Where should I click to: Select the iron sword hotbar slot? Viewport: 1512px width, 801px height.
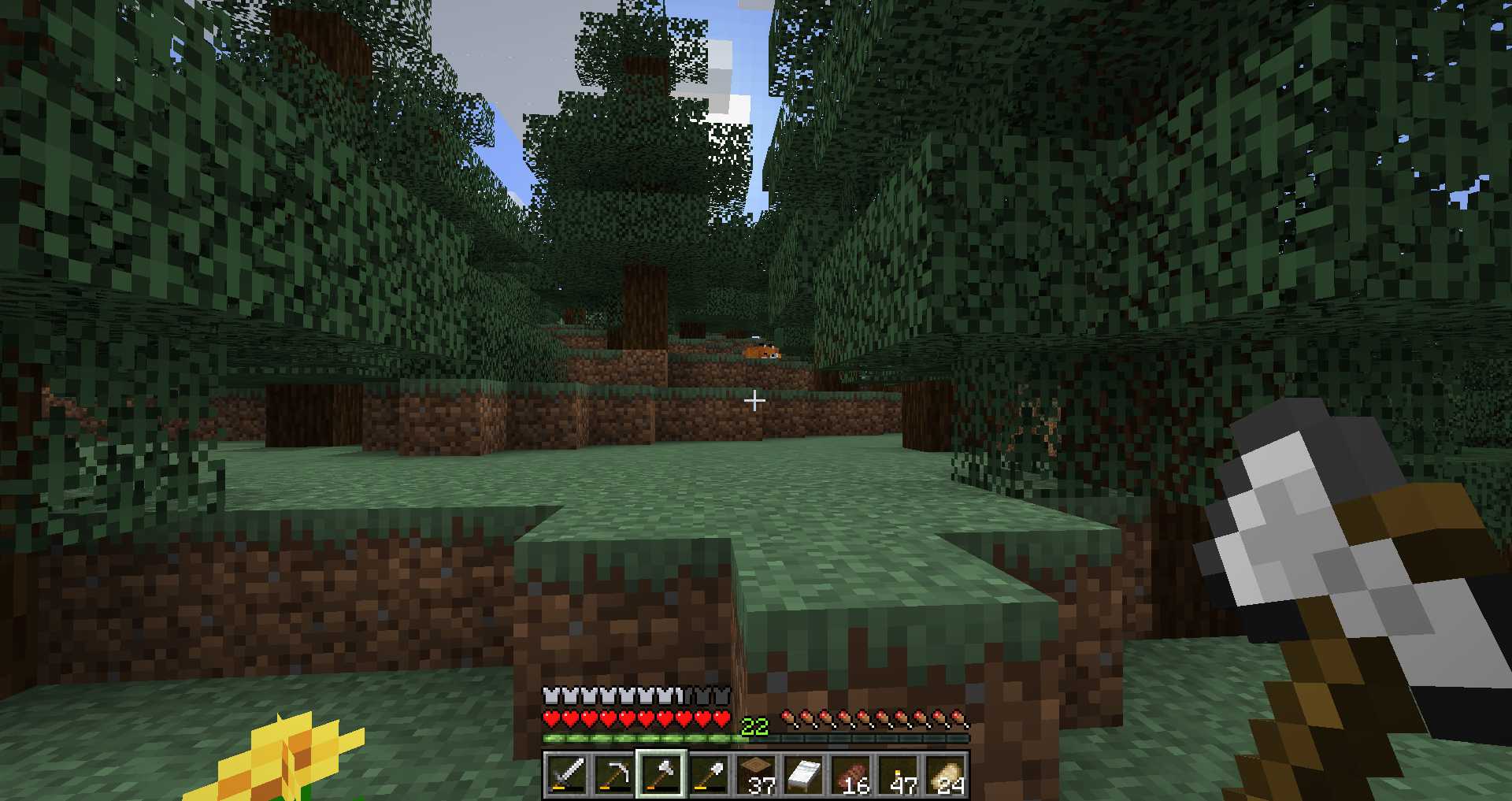coord(567,774)
